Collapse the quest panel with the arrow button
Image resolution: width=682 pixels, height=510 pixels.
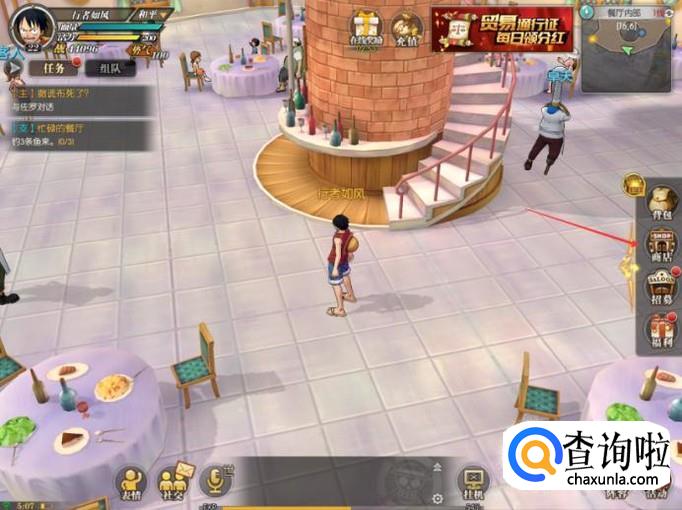point(13,70)
